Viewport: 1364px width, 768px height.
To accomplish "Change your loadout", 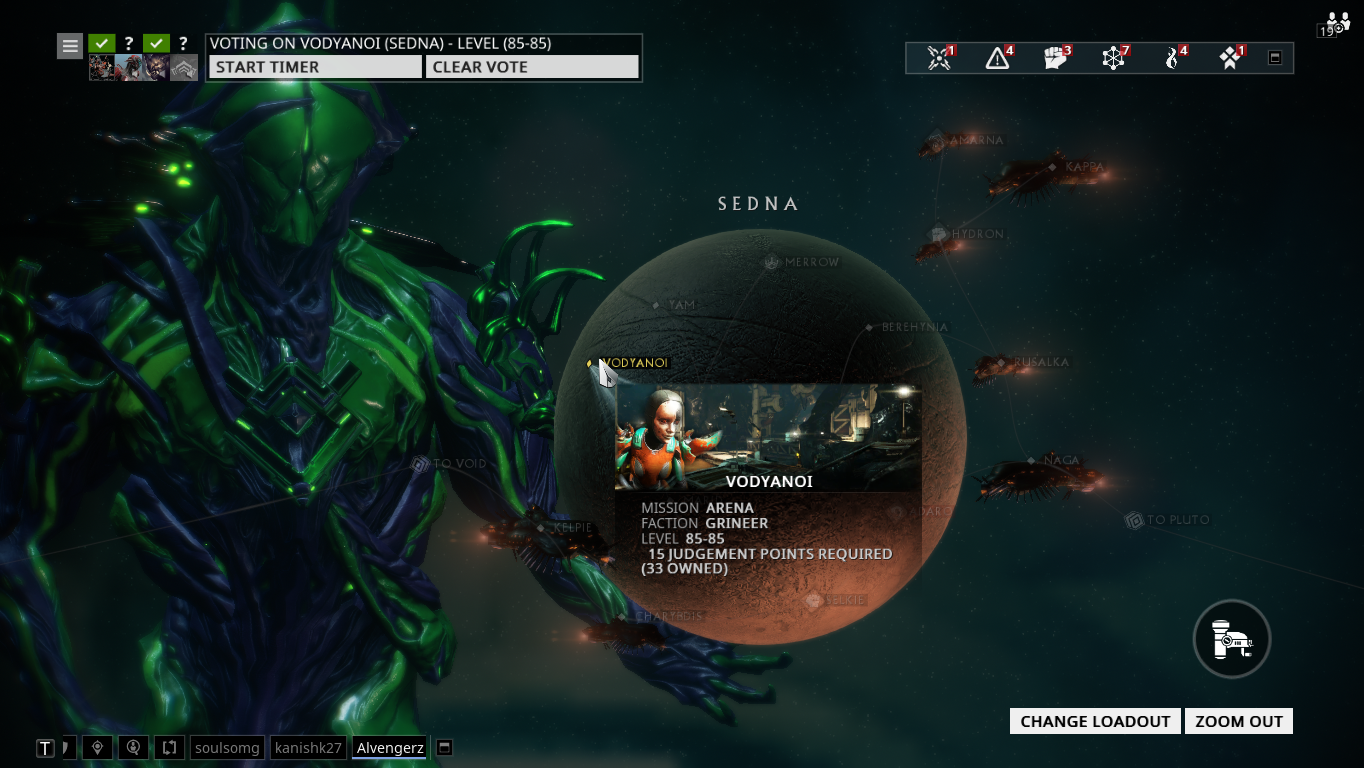I will 1095,721.
